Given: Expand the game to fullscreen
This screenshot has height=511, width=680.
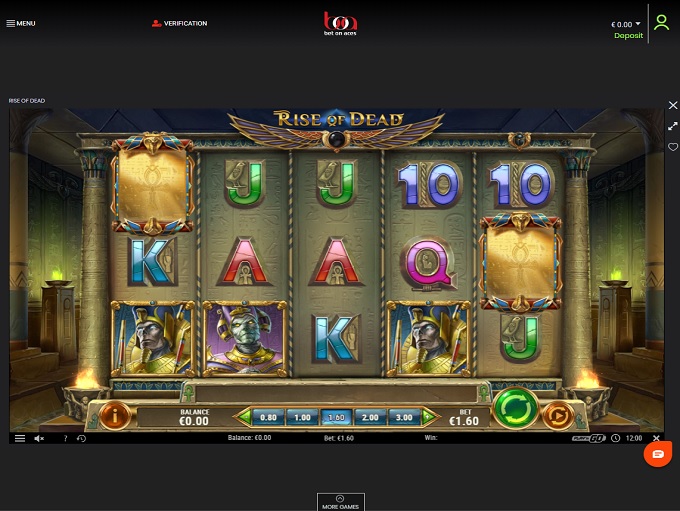Looking at the screenshot, I should click(673, 126).
